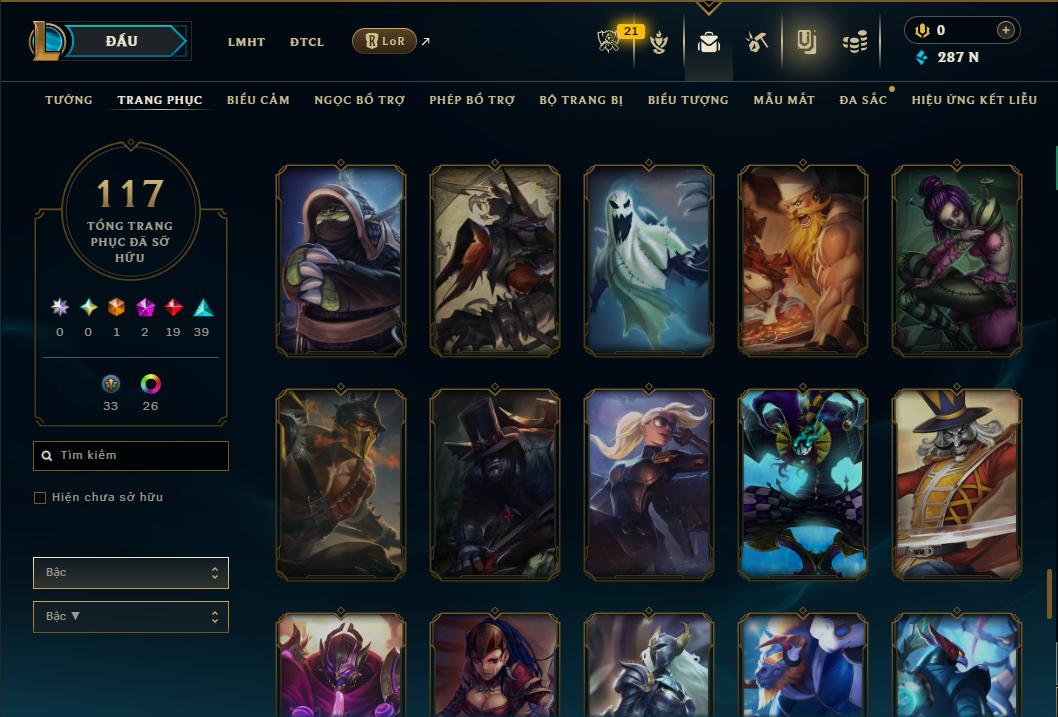This screenshot has height=717, width=1058.
Task: Open the backpack collection icon
Action: pyautogui.click(x=709, y=42)
